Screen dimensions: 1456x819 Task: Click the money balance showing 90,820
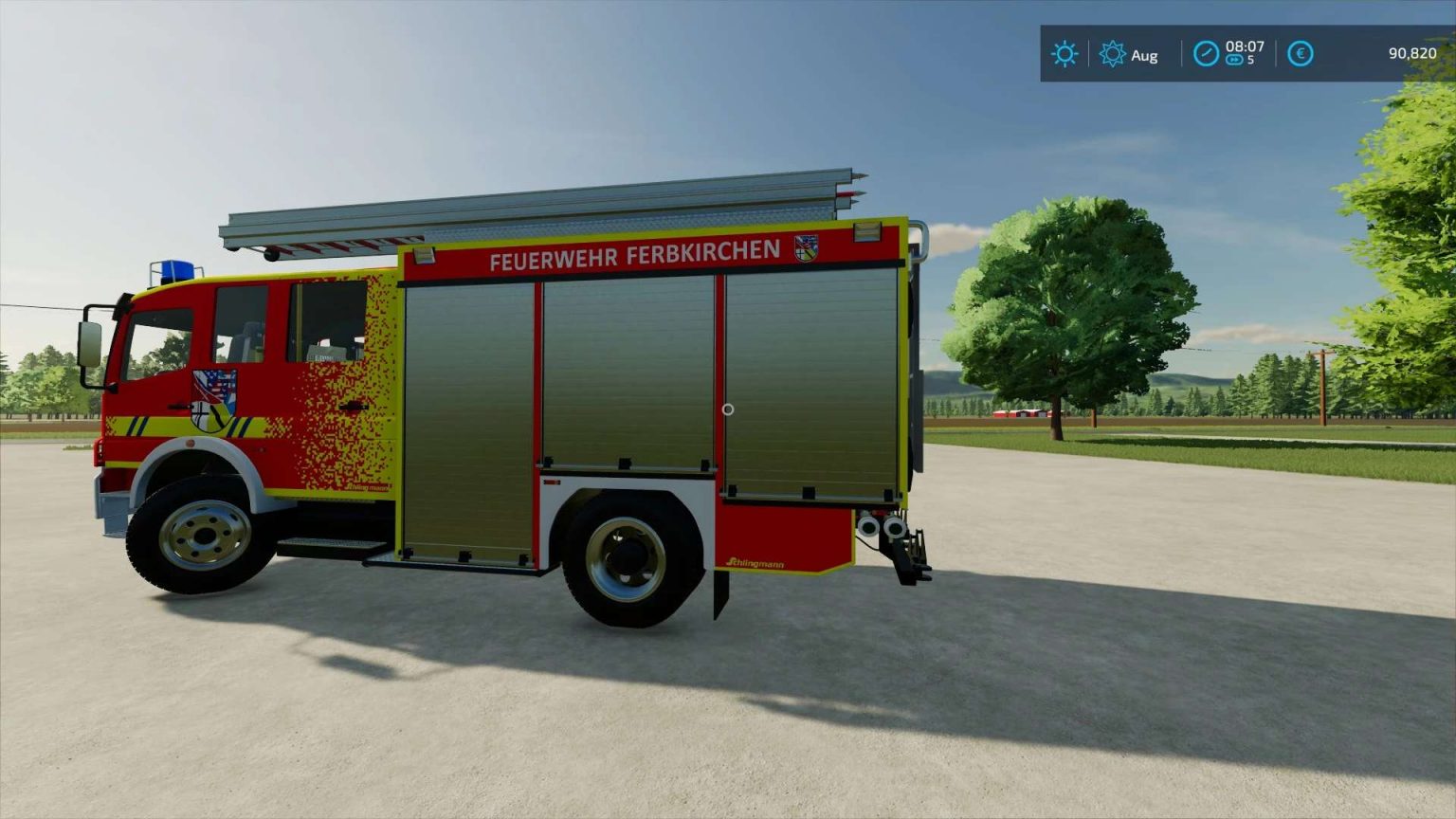click(1410, 54)
